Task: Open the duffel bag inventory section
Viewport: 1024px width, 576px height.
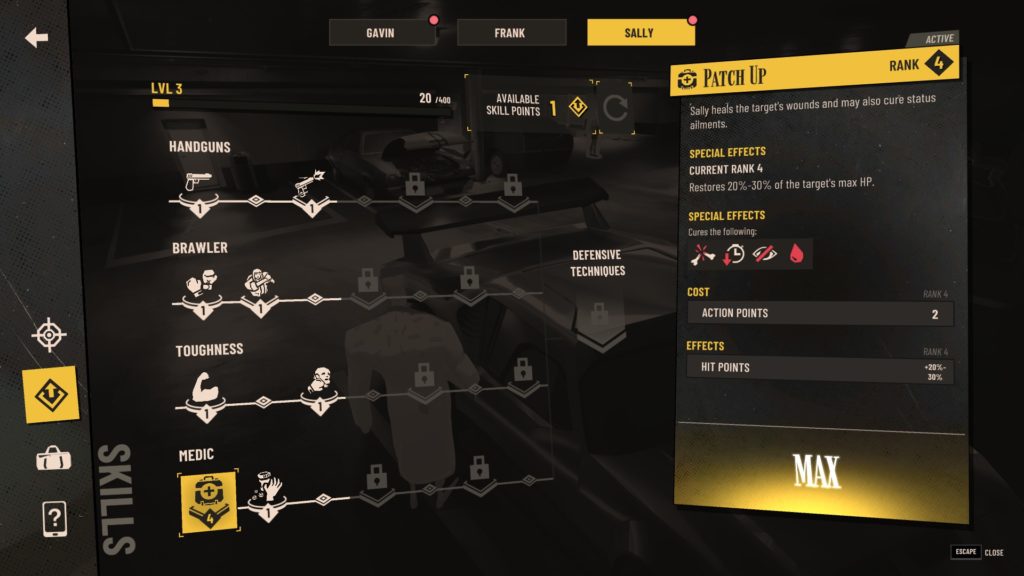Action: click(49, 458)
